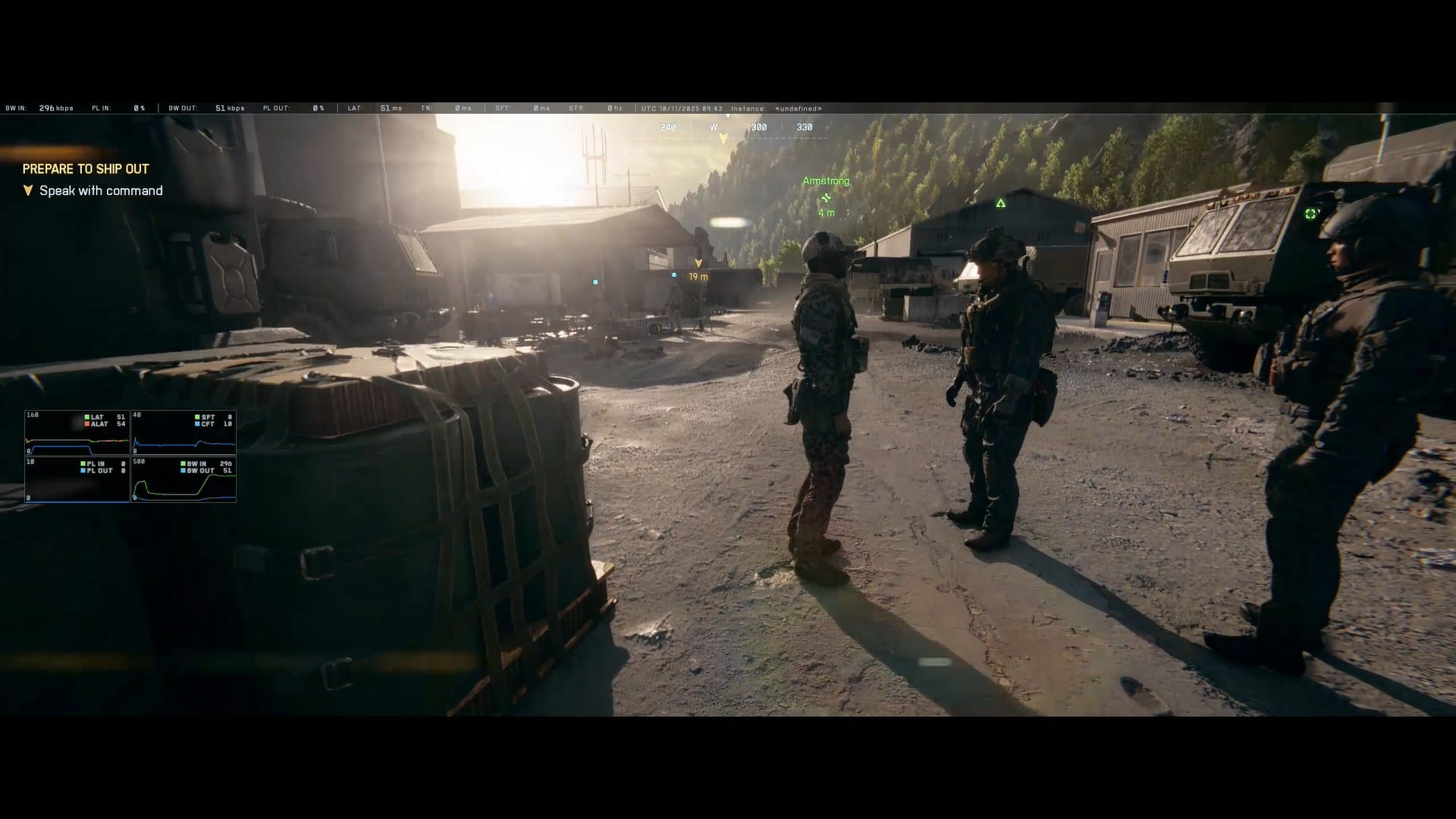This screenshot has width=1456, height=819.
Task: Toggle the blue CFT legend swatch in the SFT graph
Action: coord(197,425)
